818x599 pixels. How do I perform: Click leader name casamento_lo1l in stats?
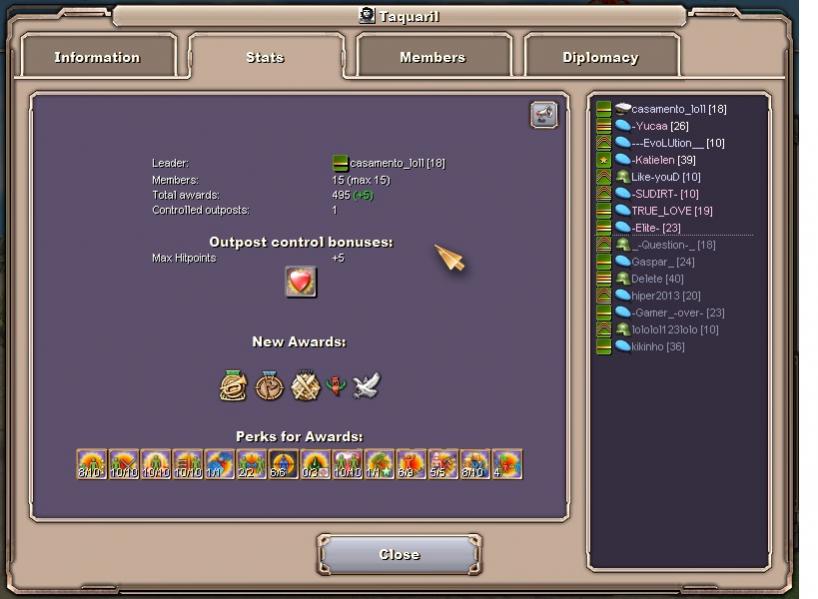pos(397,163)
